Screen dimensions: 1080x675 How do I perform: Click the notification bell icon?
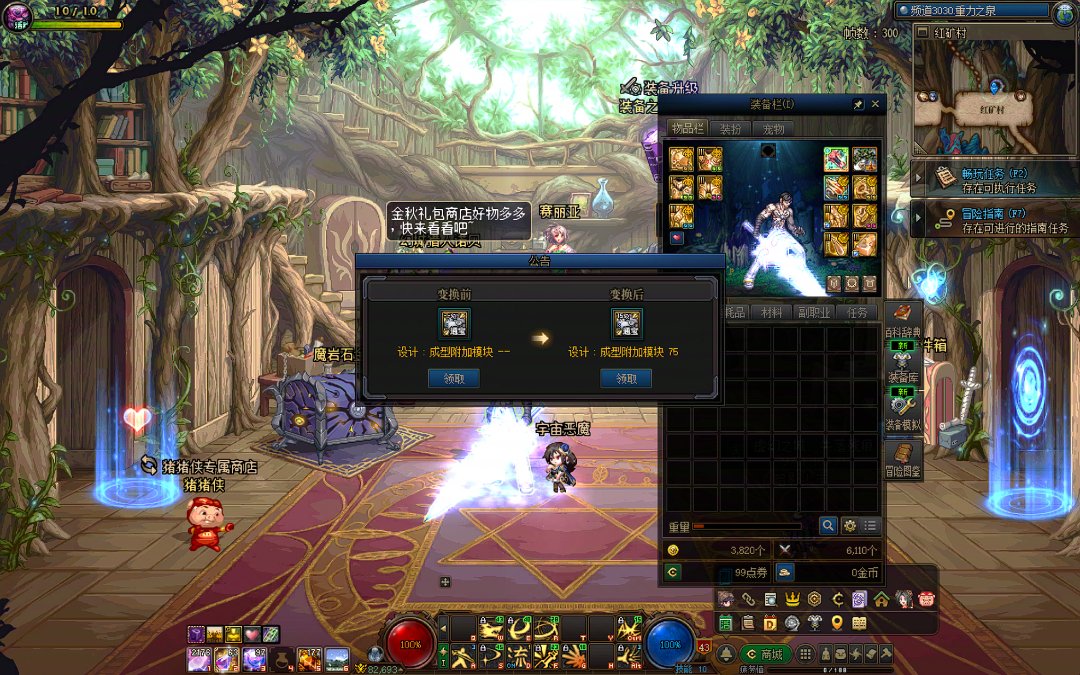click(725, 654)
